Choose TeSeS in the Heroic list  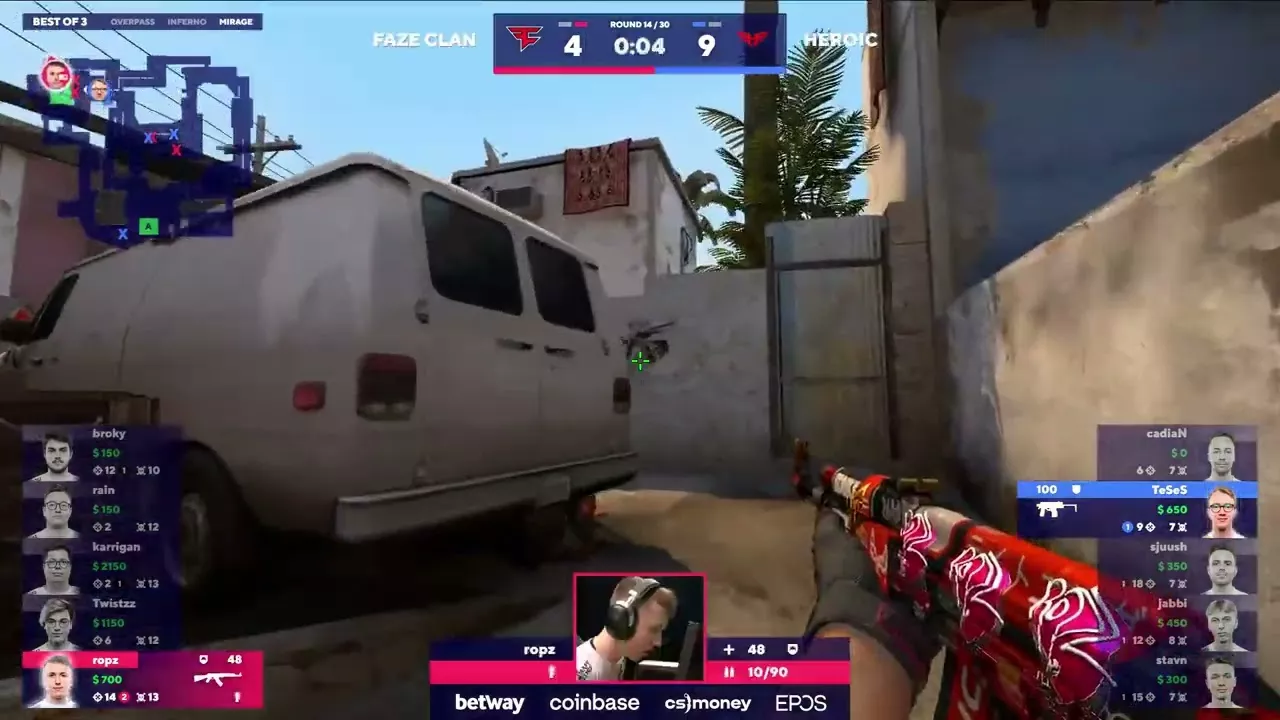1137,509
